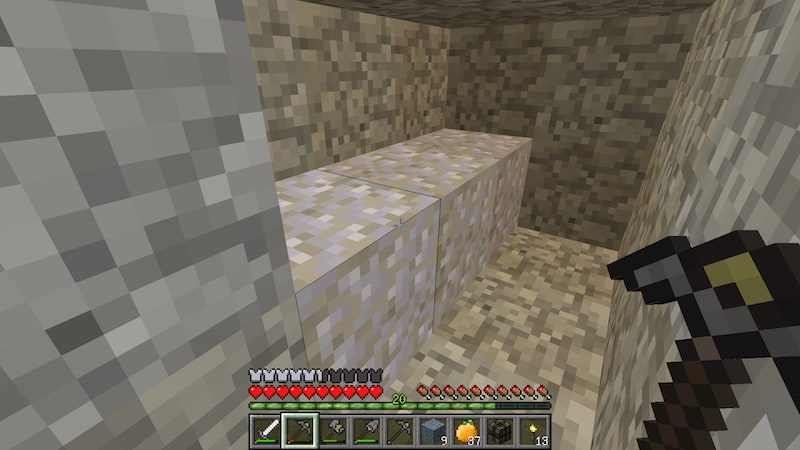Select the dark mossy block slot
Viewport: 800px width, 450px height.
tap(500, 431)
